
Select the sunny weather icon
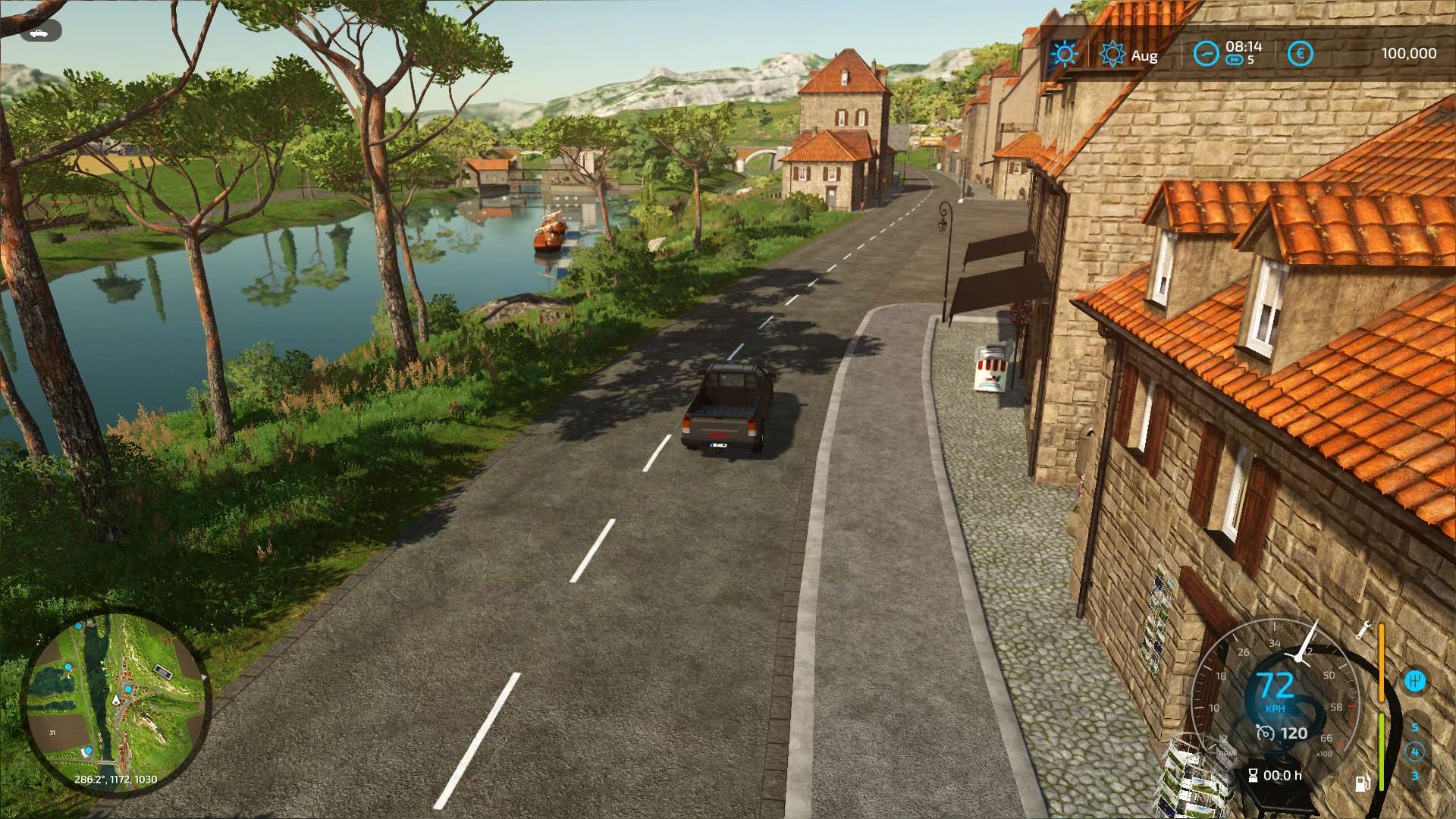[x=1063, y=54]
